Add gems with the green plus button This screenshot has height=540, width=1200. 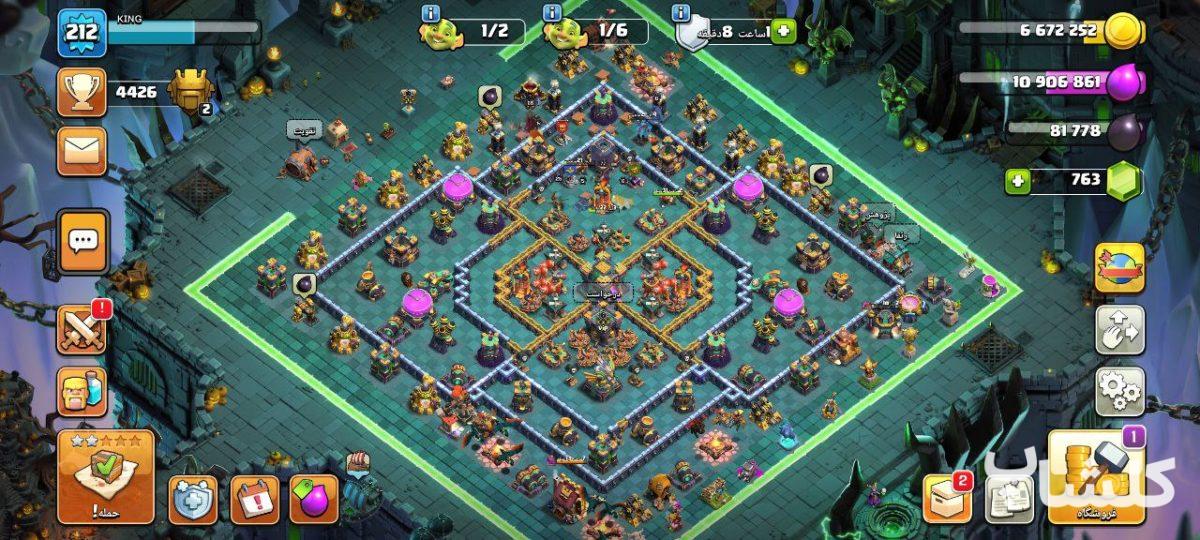click(1018, 181)
